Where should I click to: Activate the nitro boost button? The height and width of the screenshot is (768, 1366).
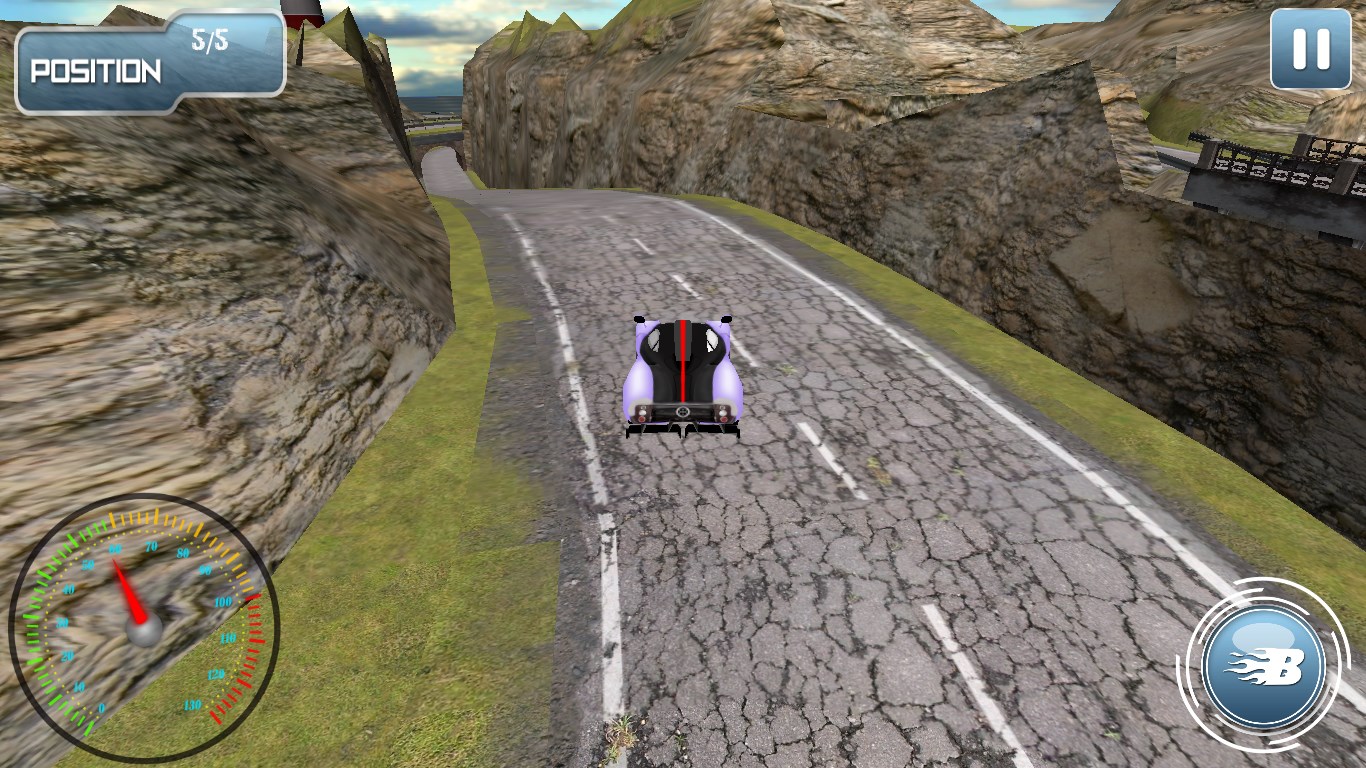[1265, 665]
